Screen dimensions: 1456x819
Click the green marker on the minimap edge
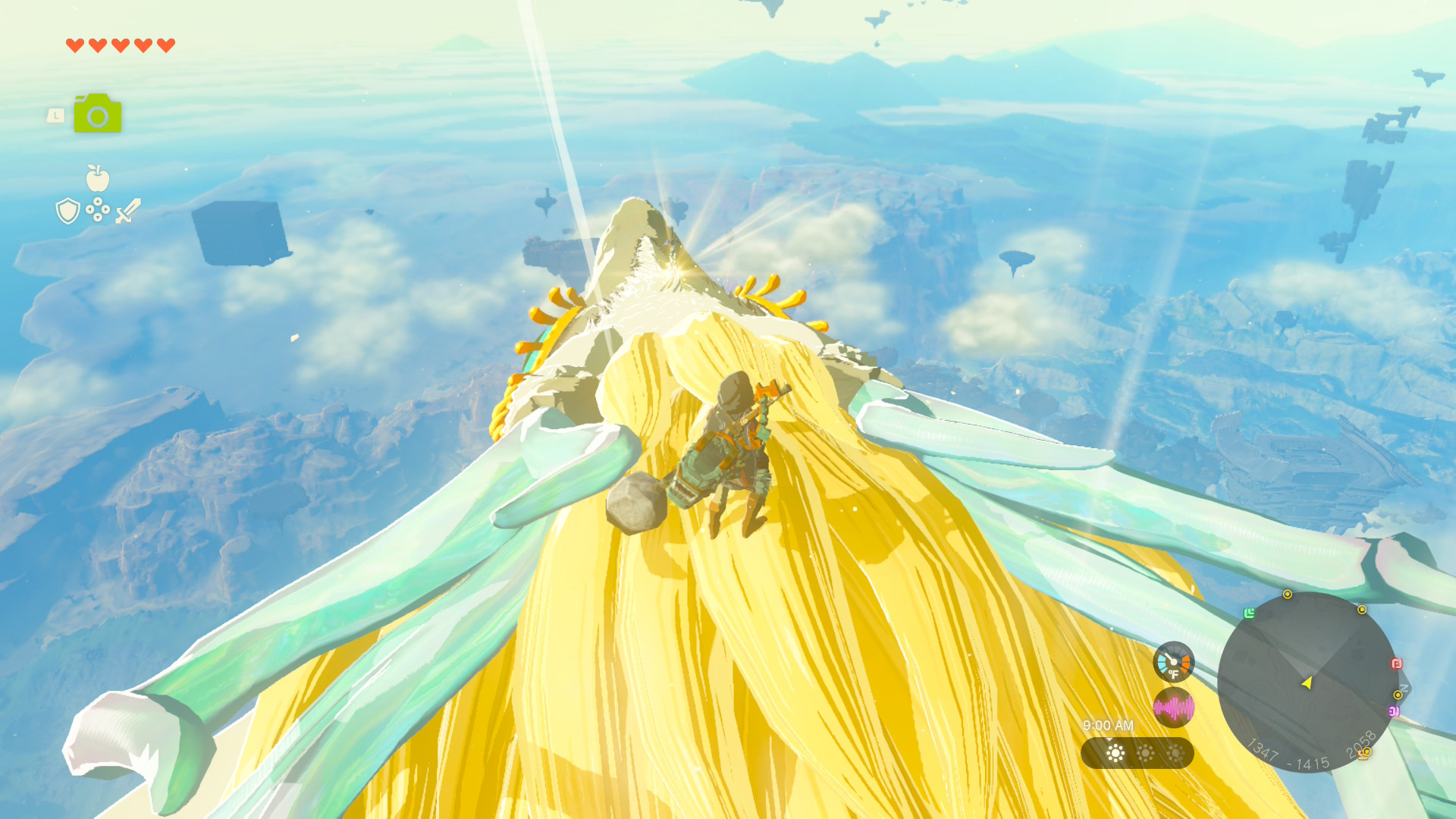pyautogui.click(x=1249, y=613)
